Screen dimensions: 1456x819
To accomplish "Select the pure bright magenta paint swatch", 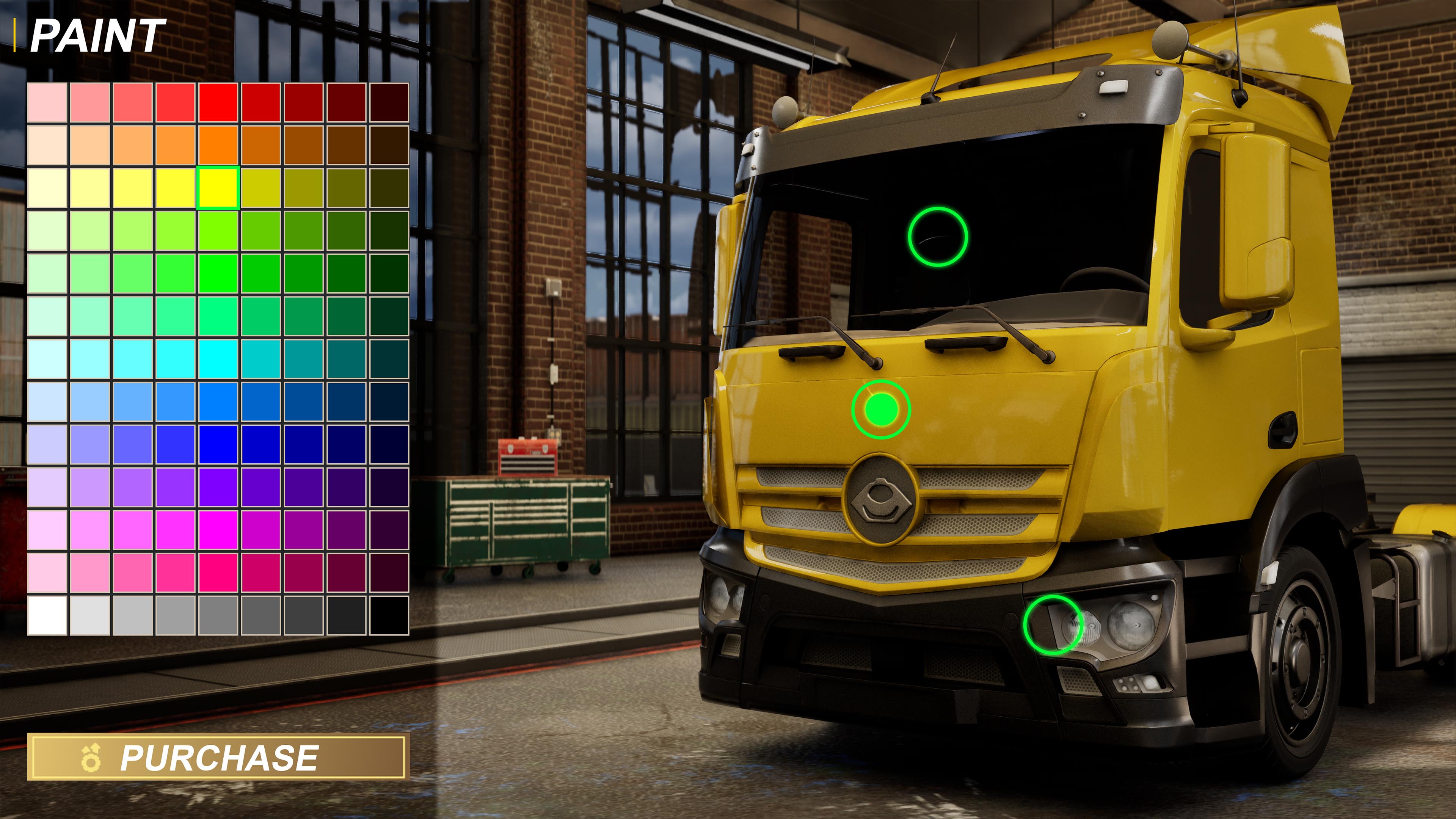I will tap(218, 530).
